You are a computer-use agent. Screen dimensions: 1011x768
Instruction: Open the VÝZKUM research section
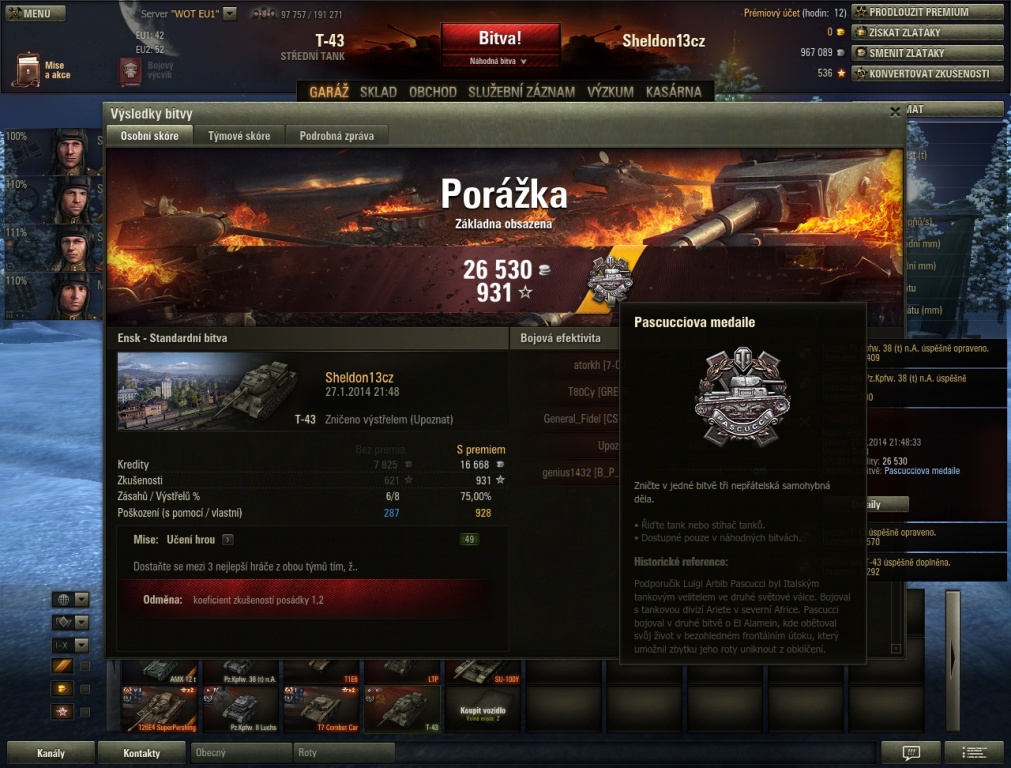pyautogui.click(x=610, y=92)
